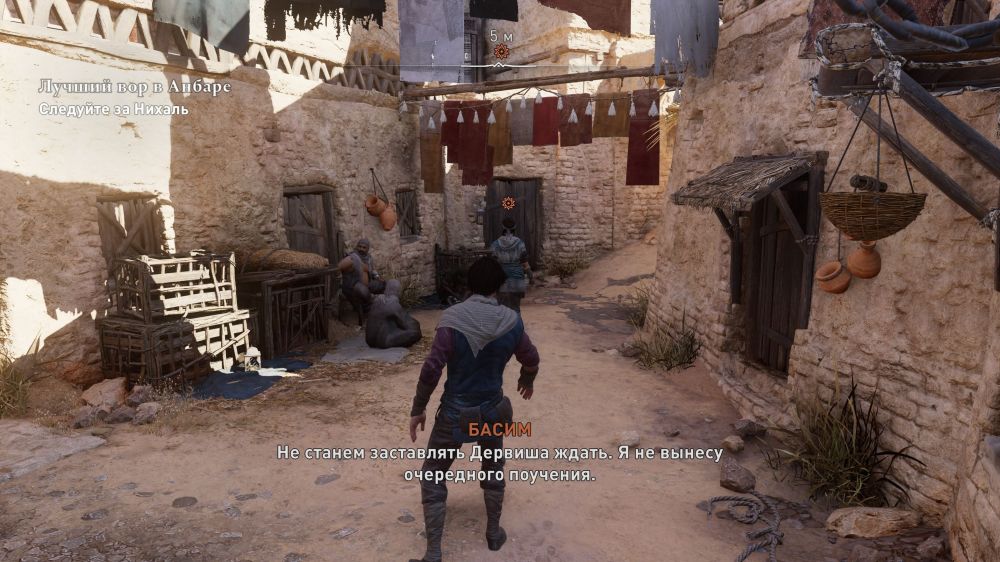The width and height of the screenshot is (1000, 562).
Task: Select the objective 'Следуйте за Нихаль'
Action: point(113,109)
